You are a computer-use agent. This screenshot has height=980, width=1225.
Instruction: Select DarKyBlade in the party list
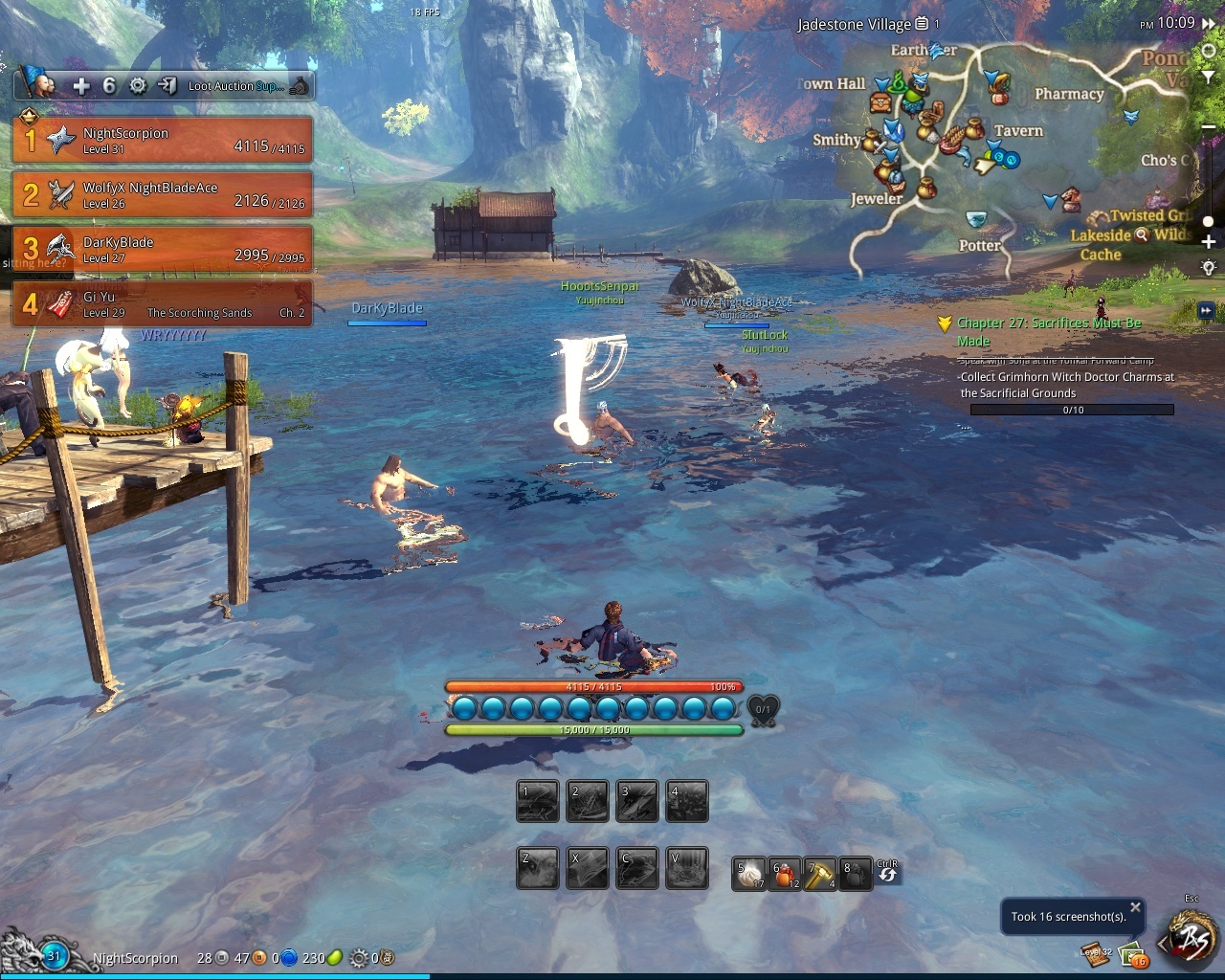point(162,249)
